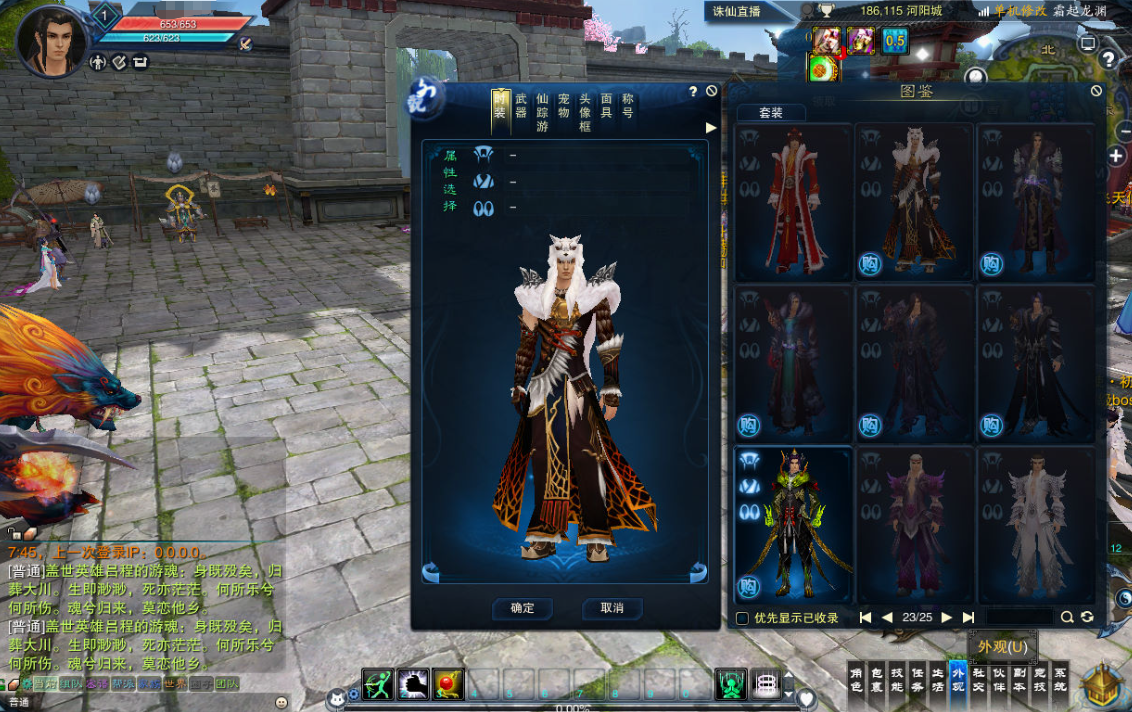Close the 图鉴 collection panel
The image size is (1132, 712).
point(1096,91)
